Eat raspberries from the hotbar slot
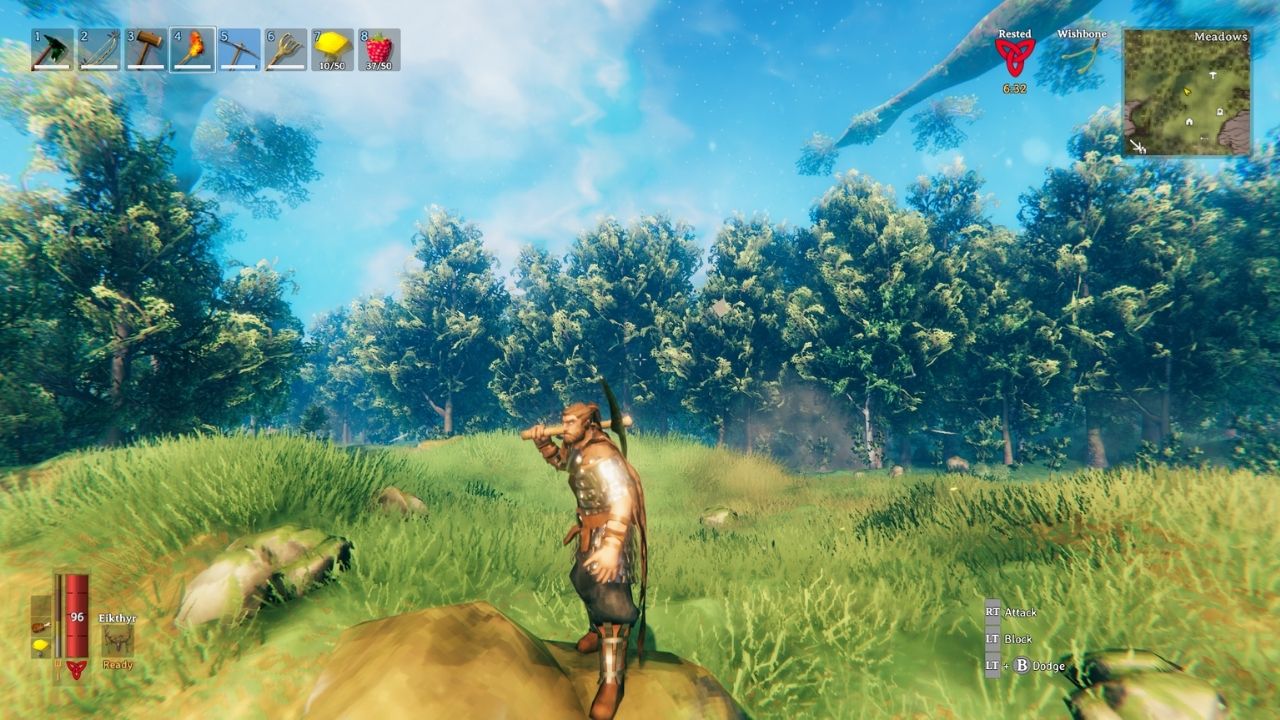The height and width of the screenshot is (720, 1280). click(378, 50)
